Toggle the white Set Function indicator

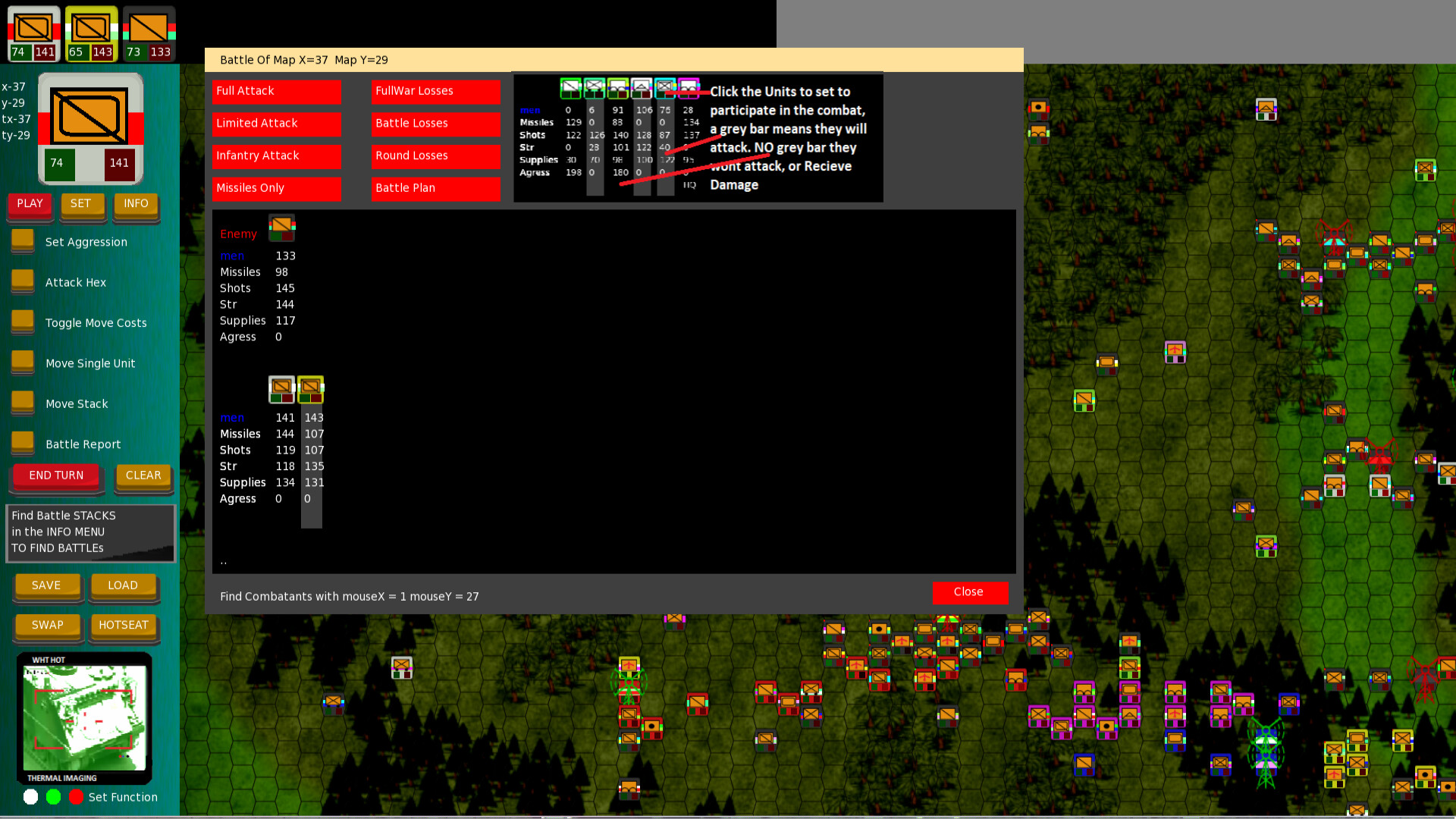(31, 797)
